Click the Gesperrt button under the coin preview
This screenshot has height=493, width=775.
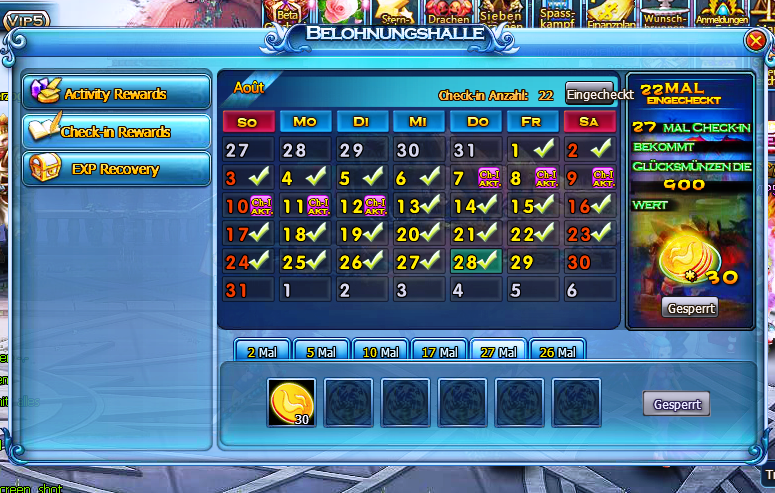[690, 309]
